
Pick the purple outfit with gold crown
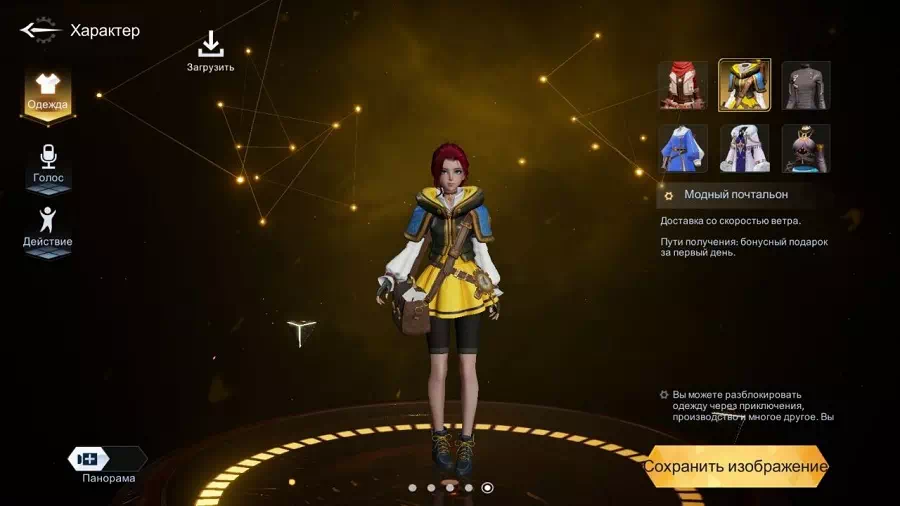click(x=806, y=148)
